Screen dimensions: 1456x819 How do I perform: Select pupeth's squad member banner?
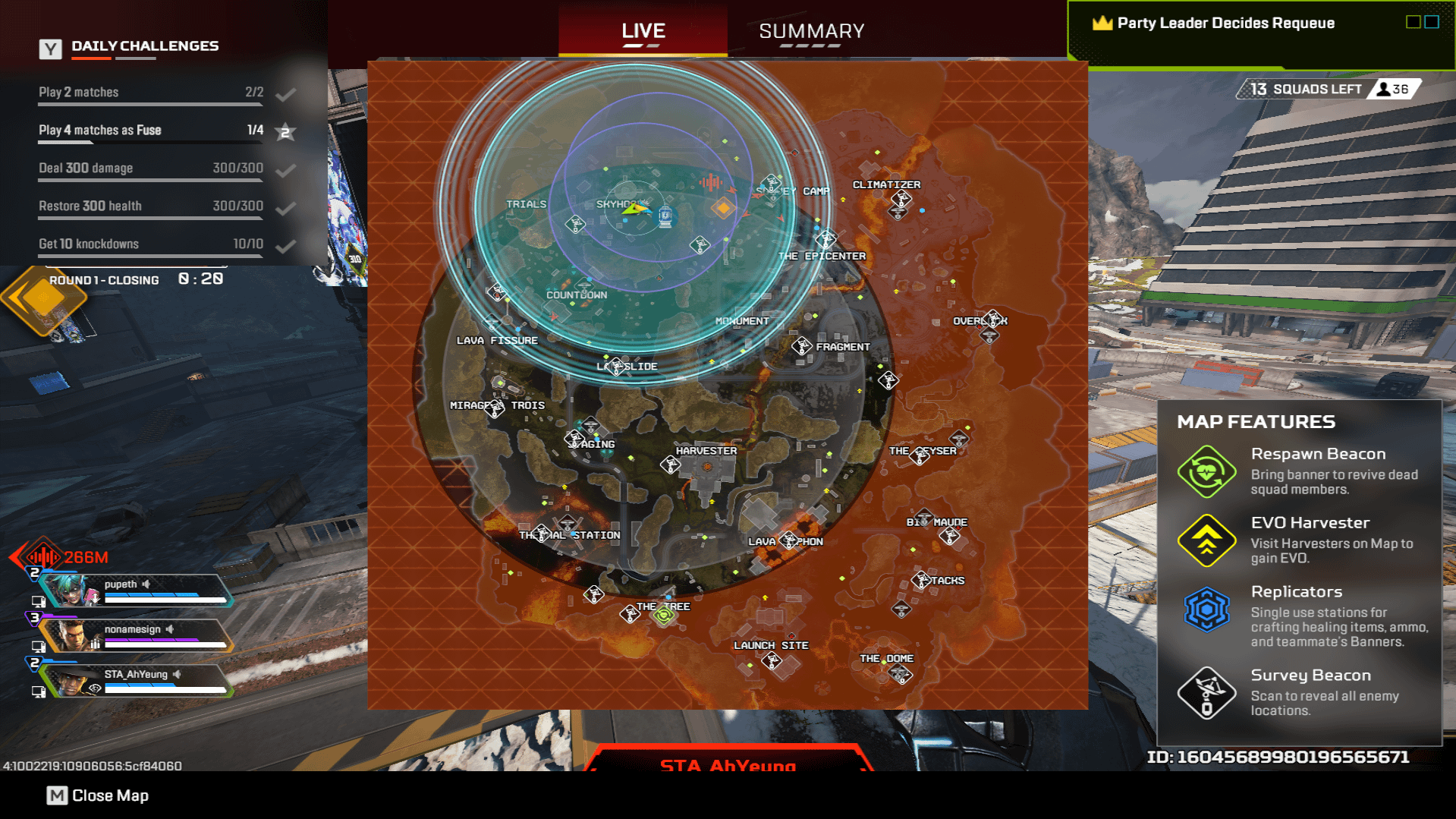pos(137,591)
